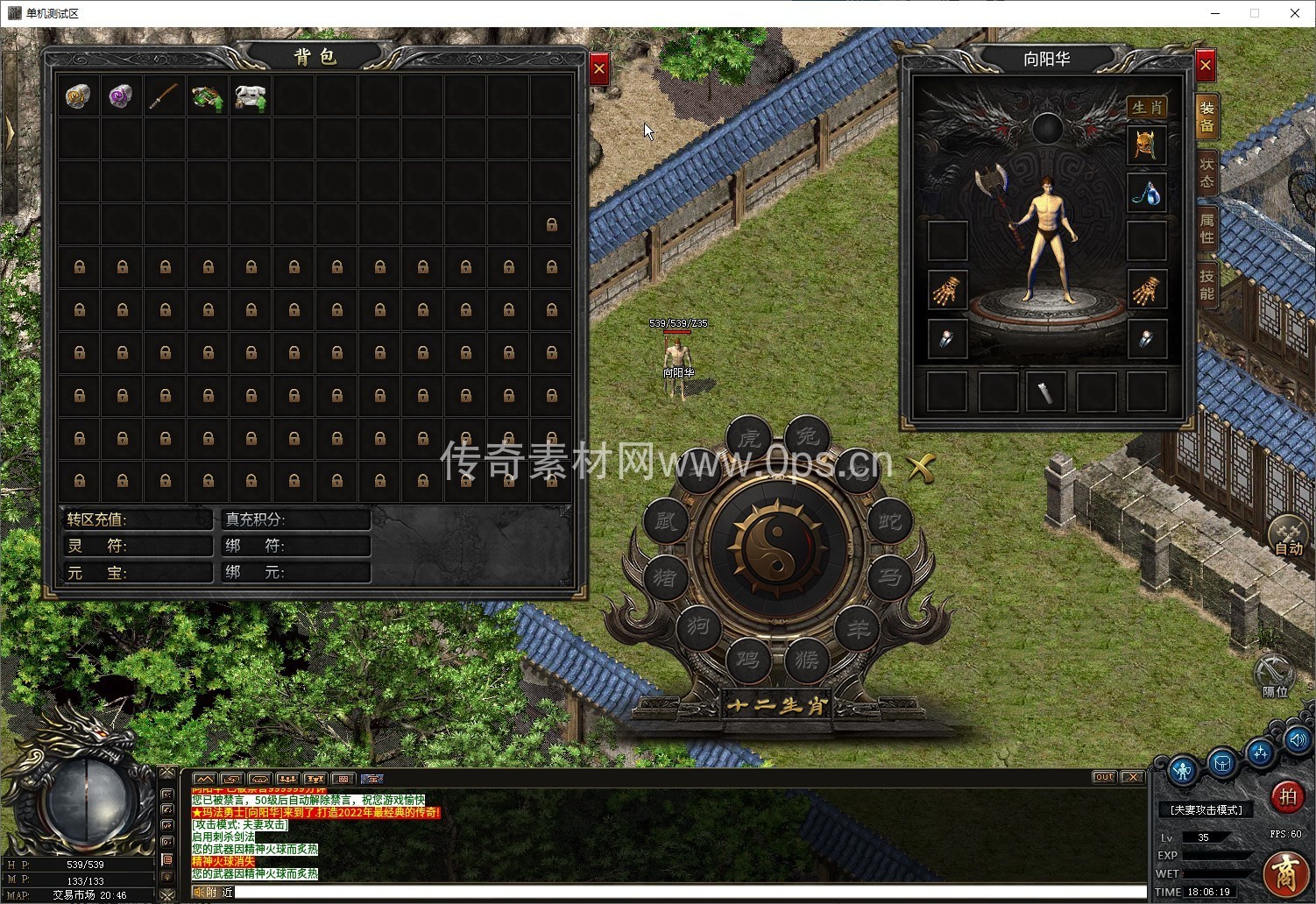The width and height of the screenshot is (1316, 904).
Task: Choose the 虎 (tiger) zodiac slot
Action: (748, 438)
